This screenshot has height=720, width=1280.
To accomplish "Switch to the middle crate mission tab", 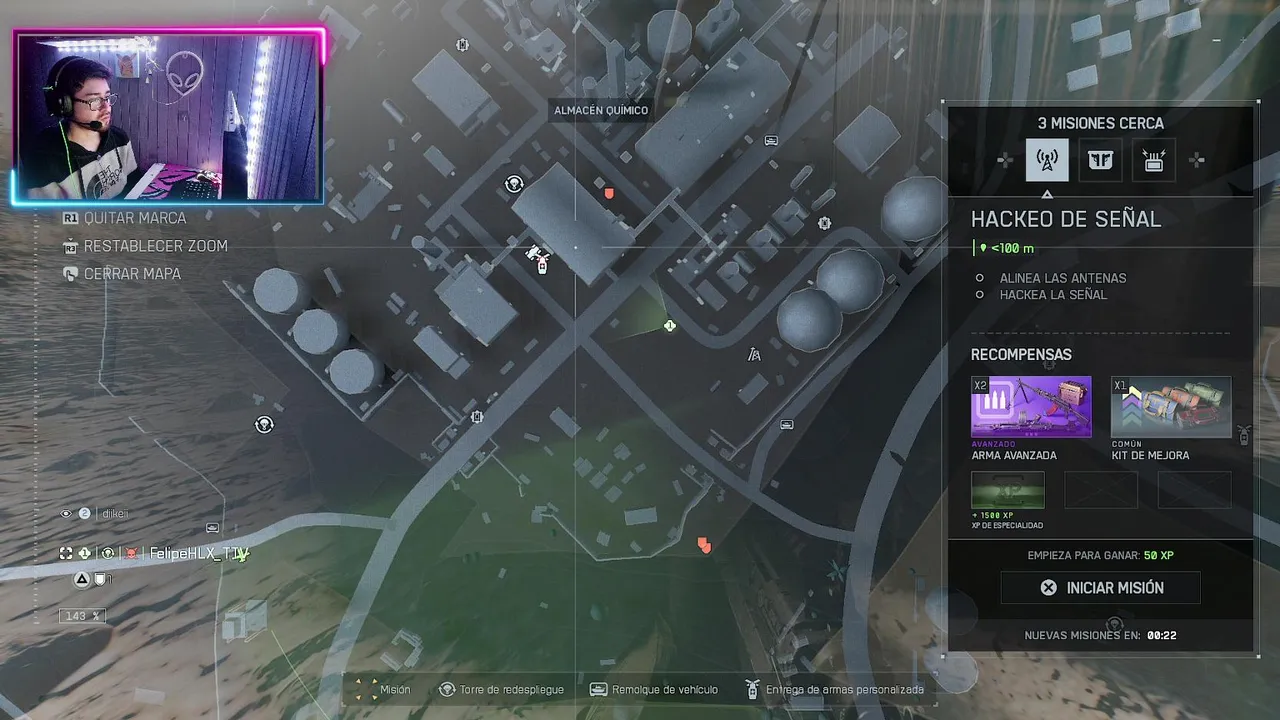I will (x=1100, y=160).
